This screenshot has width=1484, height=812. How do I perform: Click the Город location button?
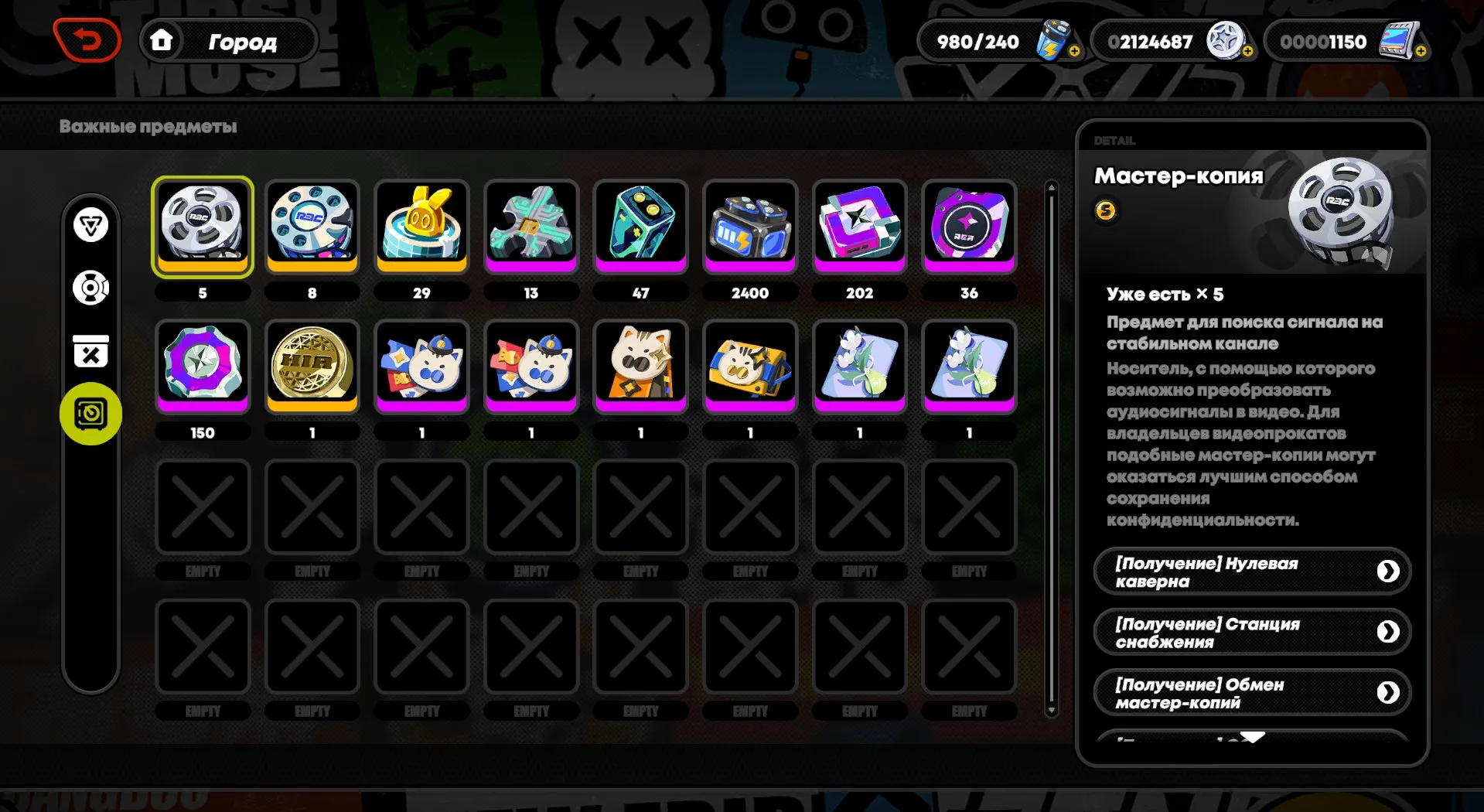[x=241, y=42]
